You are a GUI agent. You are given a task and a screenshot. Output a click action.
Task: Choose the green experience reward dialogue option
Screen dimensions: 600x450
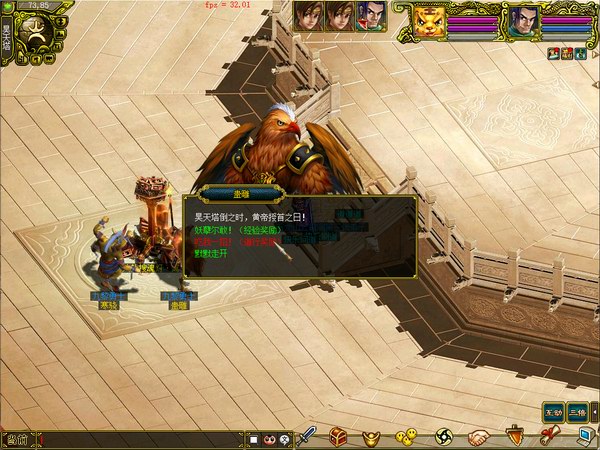(238, 229)
